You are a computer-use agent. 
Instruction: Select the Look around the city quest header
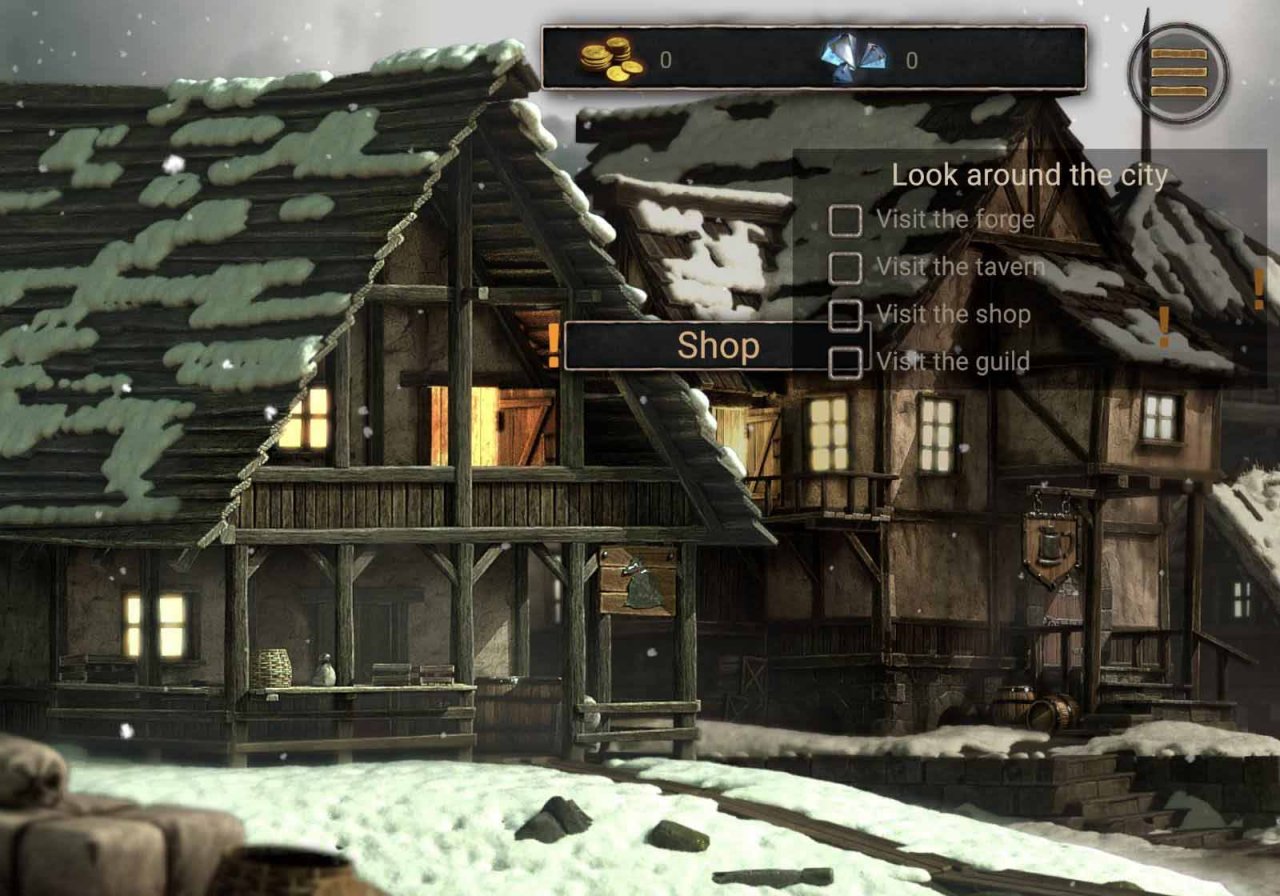click(x=1031, y=176)
